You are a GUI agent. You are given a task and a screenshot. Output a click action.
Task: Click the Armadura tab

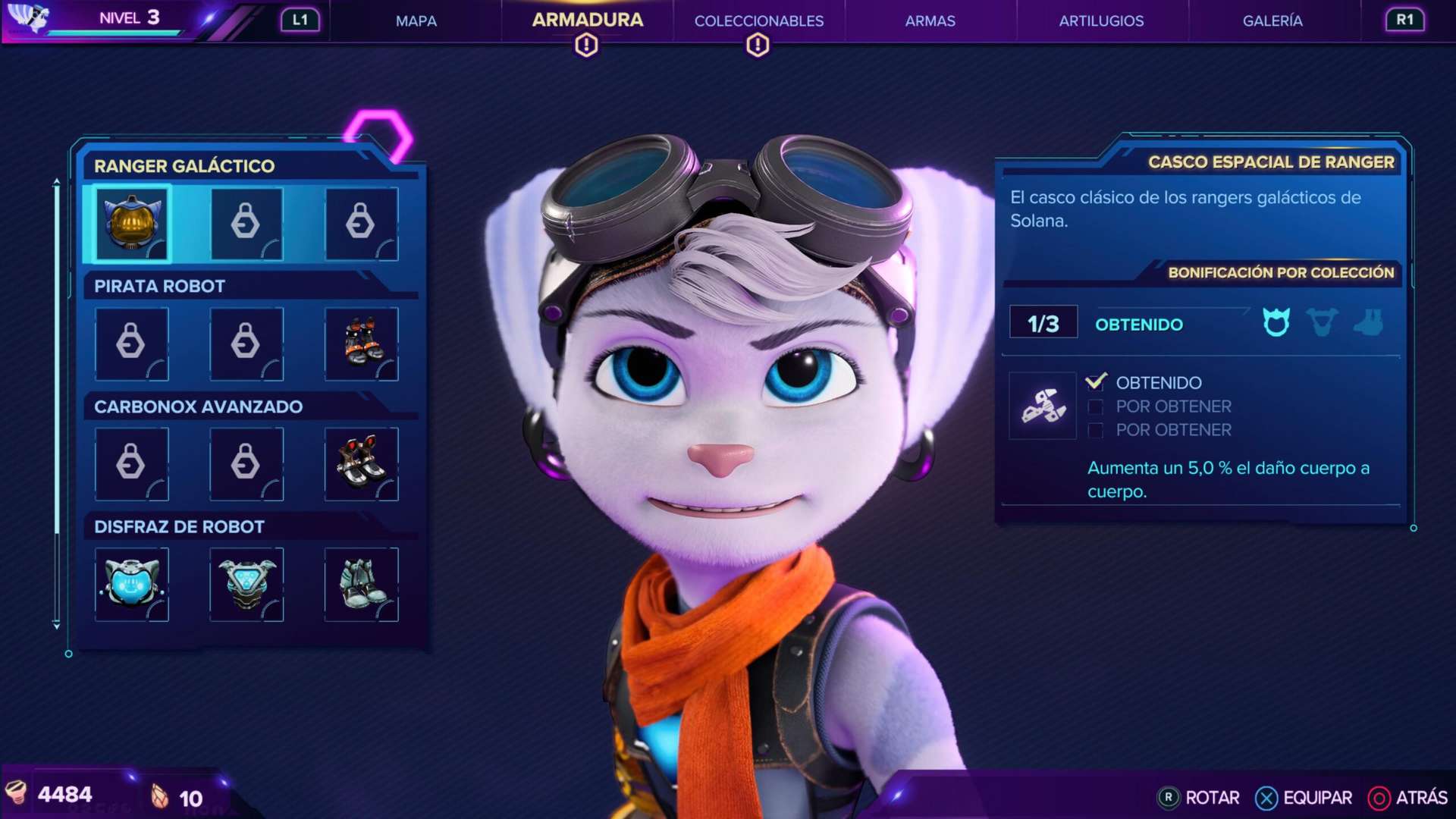587,20
